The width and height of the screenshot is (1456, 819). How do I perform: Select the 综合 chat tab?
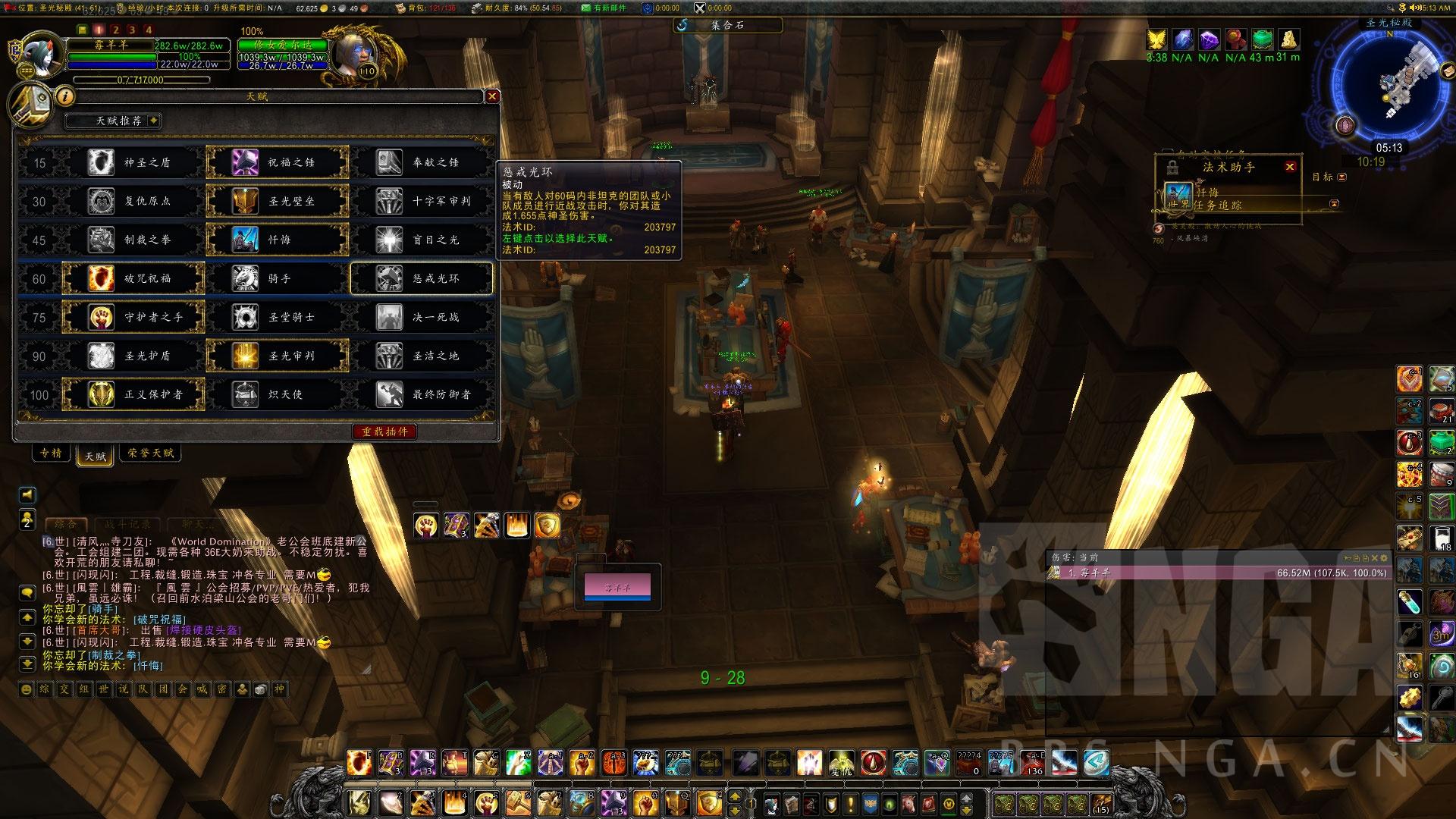[x=66, y=524]
